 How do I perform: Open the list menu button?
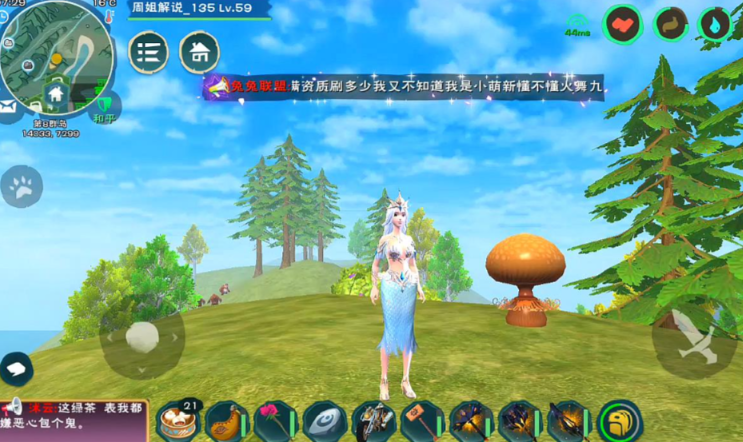click(148, 51)
